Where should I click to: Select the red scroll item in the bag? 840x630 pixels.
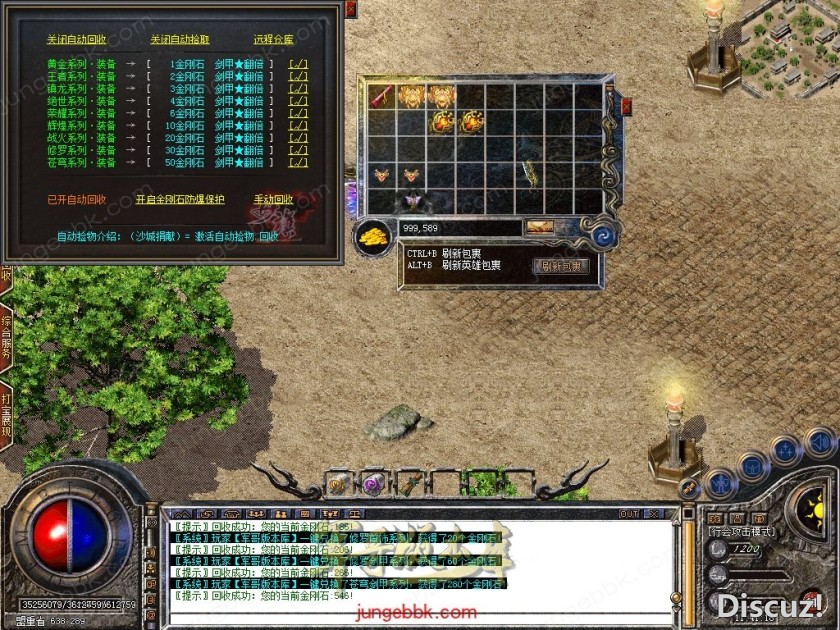click(382, 96)
